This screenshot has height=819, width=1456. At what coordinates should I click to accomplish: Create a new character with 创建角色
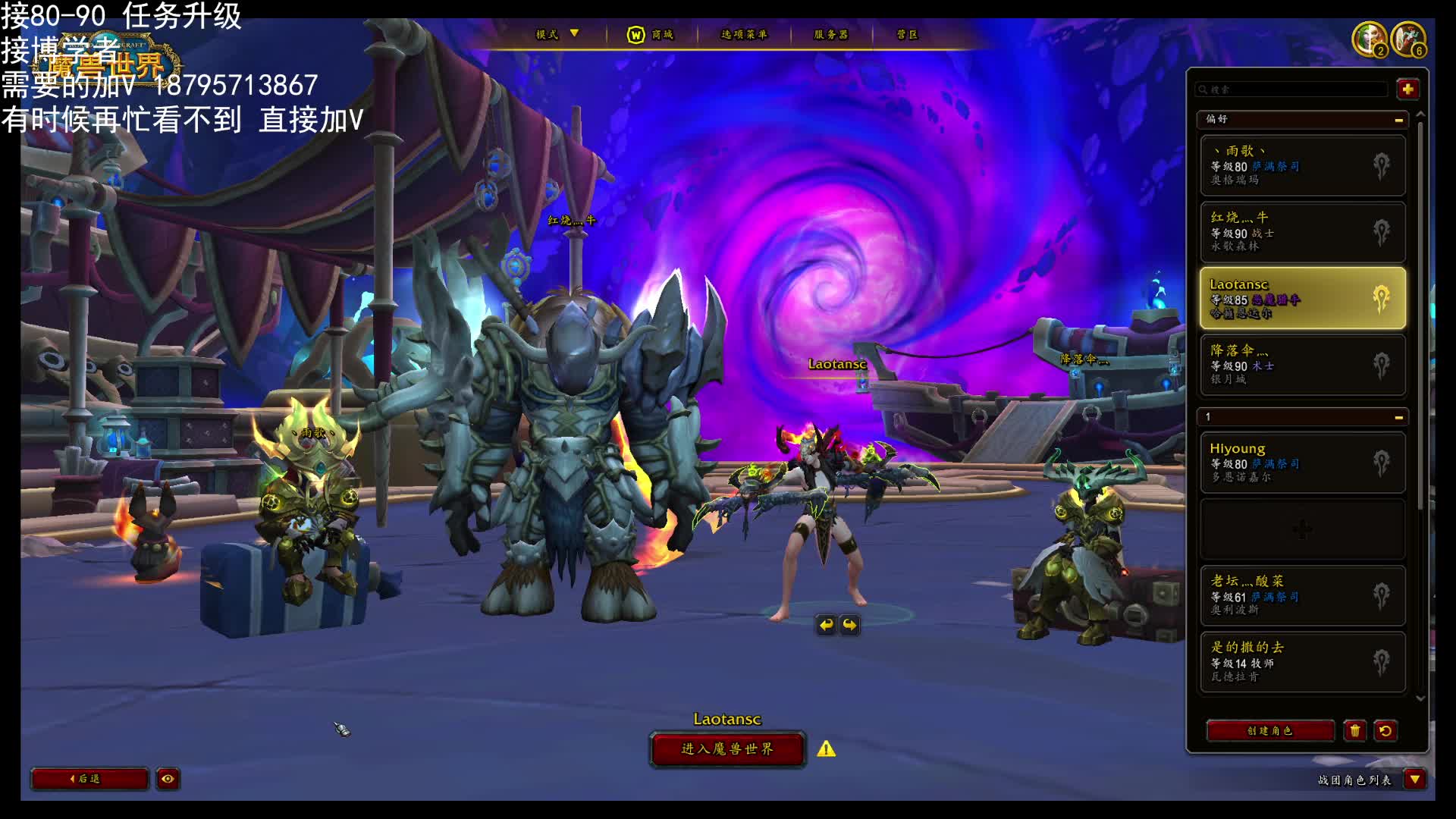pos(1270,731)
